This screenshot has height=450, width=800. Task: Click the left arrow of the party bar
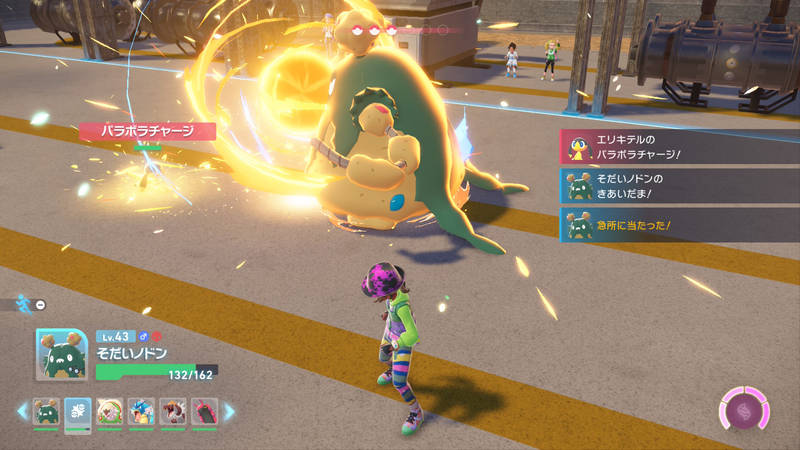coord(22,411)
